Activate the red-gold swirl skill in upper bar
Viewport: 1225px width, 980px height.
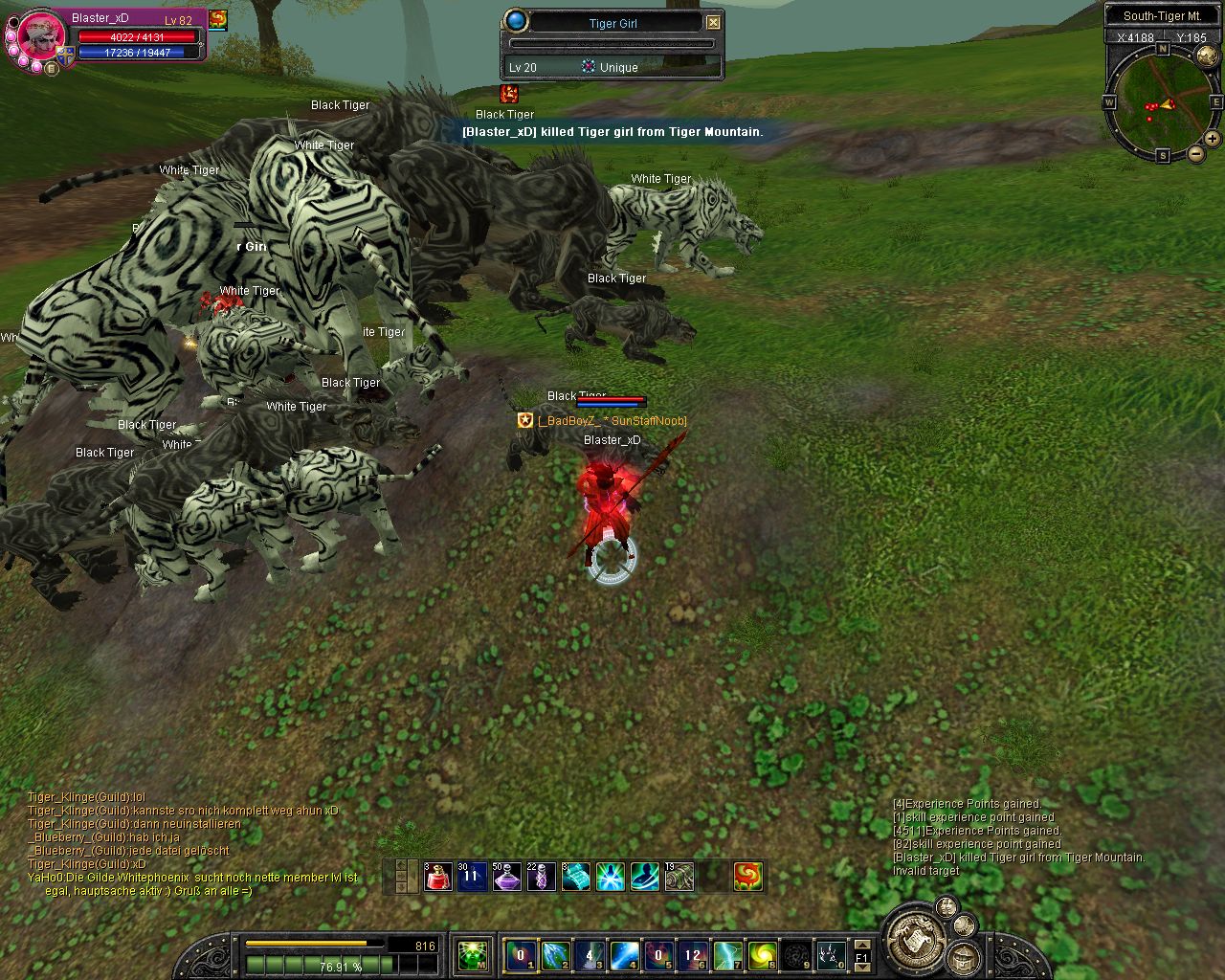click(x=747, y=876)
